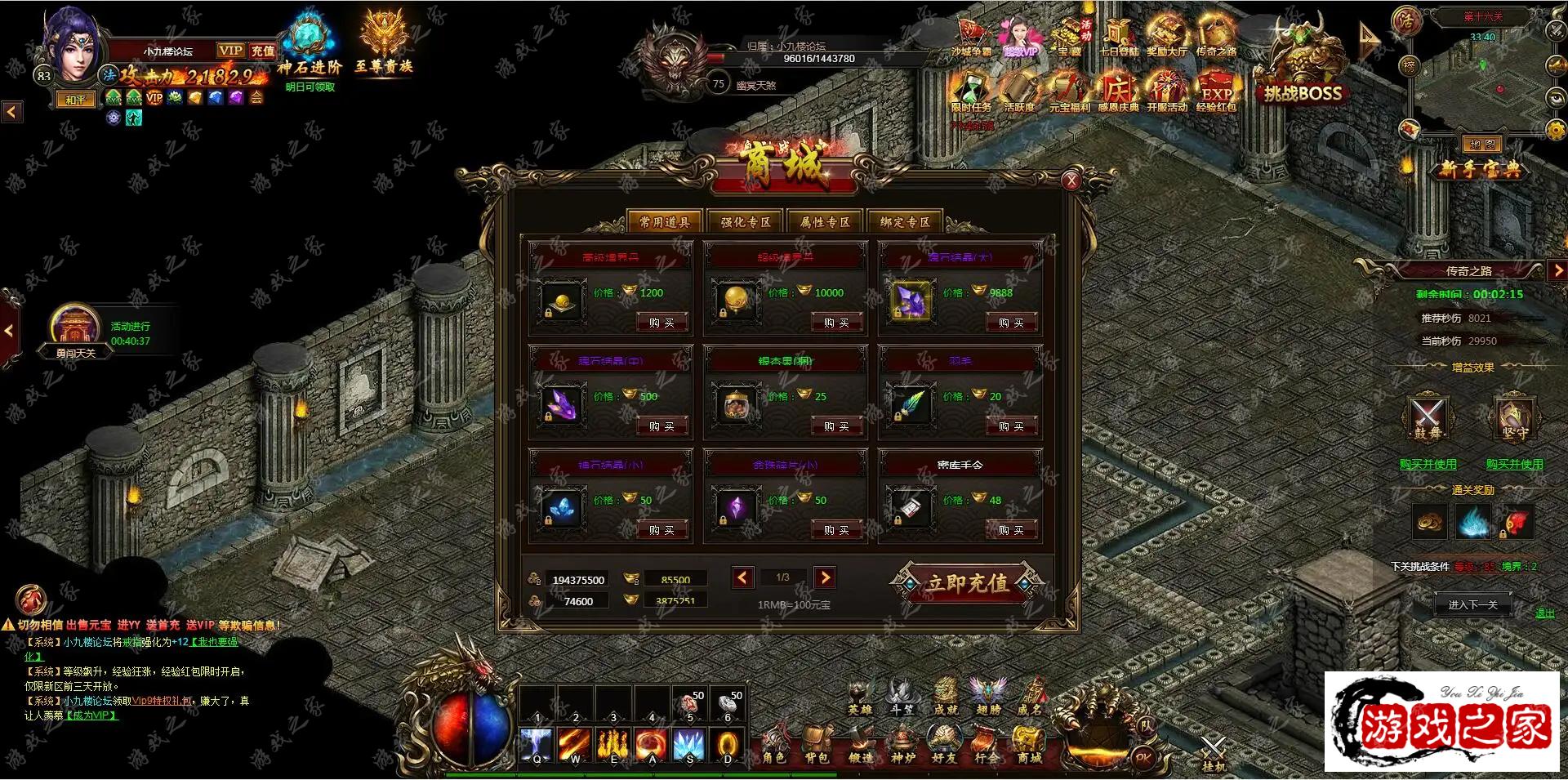Close the 商城 shop window
The image size is (1568, 780).
1071,181
